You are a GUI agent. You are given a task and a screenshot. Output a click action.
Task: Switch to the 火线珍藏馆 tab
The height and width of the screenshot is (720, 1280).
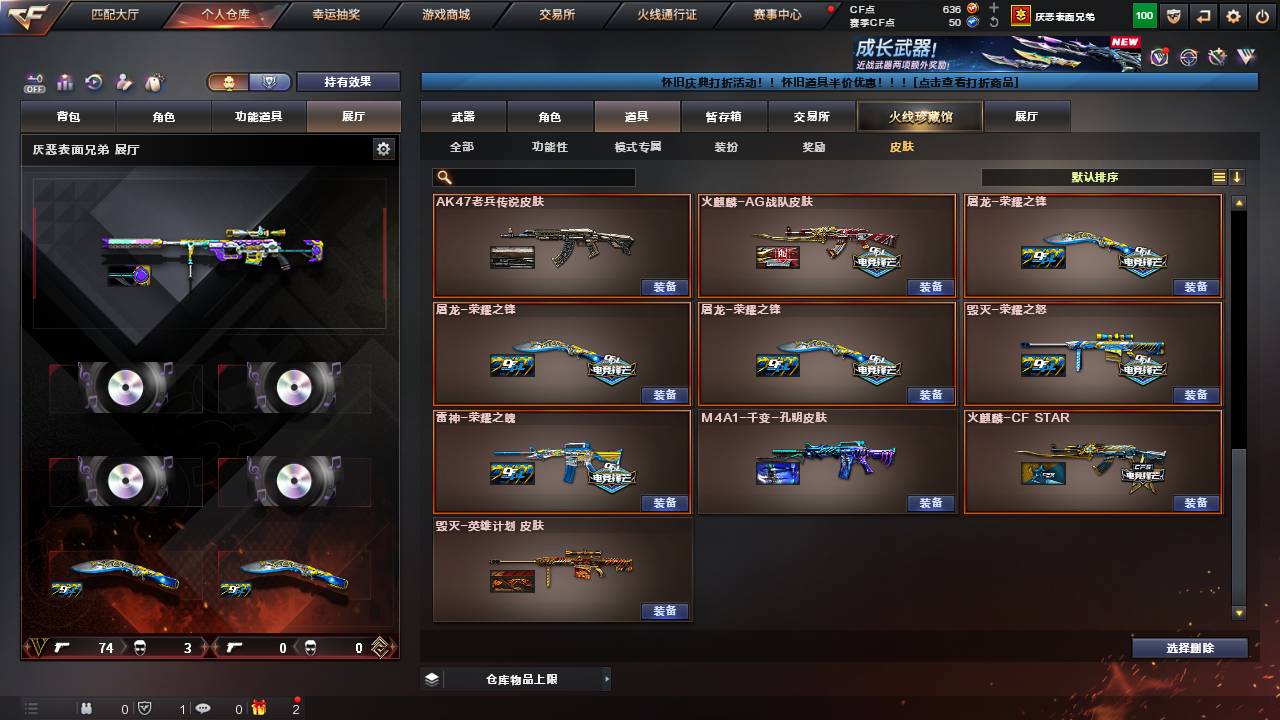click(x=917, y=116)
